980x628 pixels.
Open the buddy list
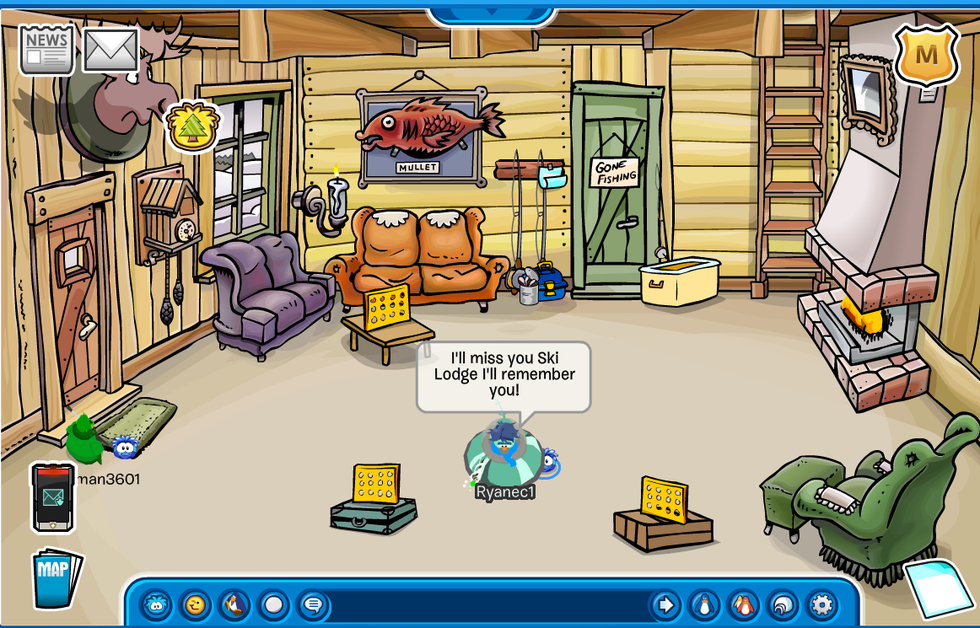743,605
